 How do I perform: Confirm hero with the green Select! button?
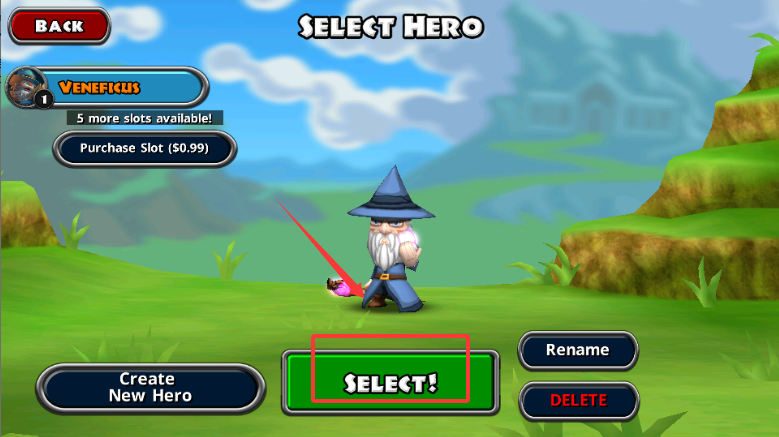click(390, 383)
